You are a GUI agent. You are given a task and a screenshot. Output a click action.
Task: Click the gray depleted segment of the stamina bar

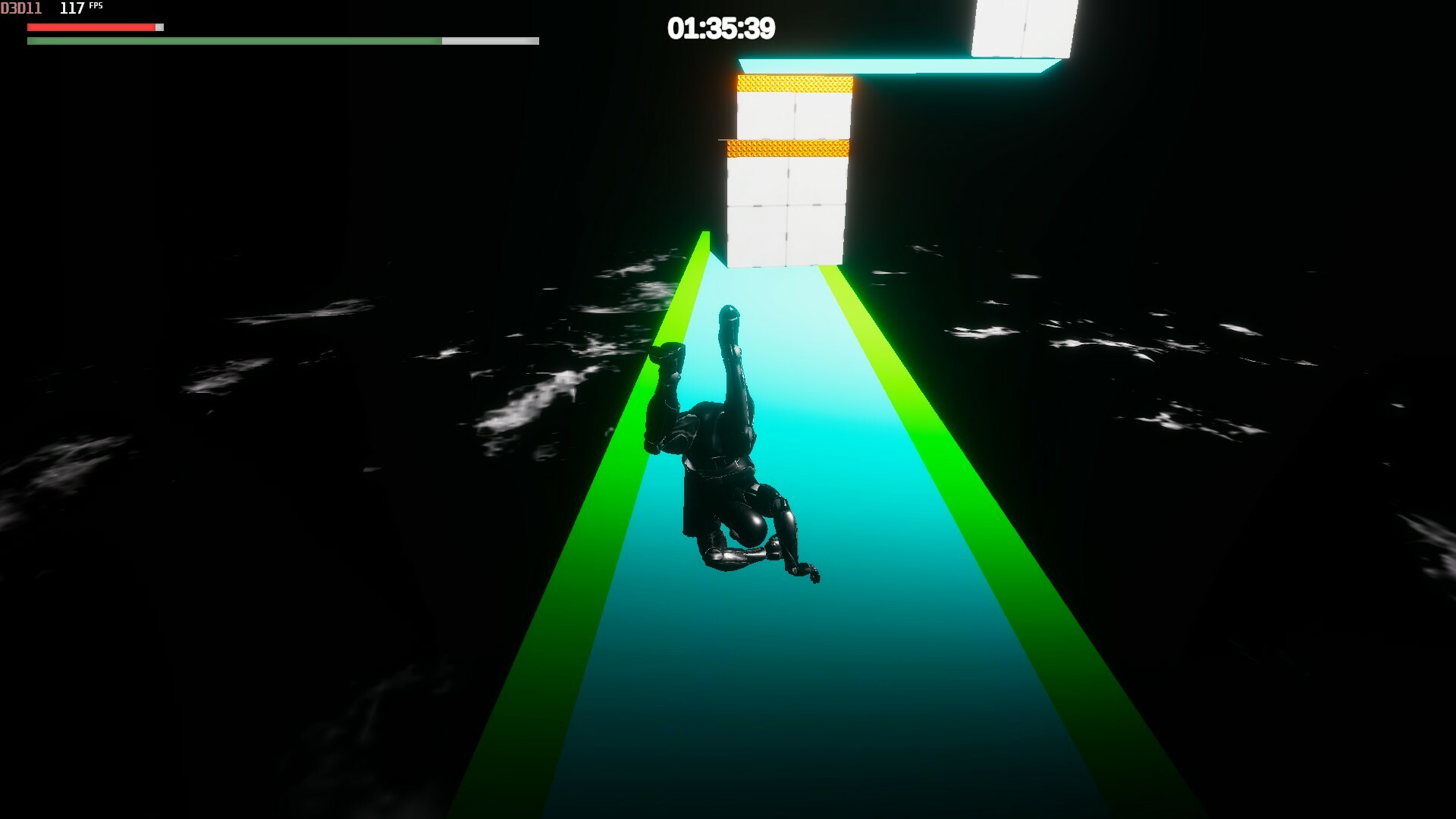click(489, 40)
